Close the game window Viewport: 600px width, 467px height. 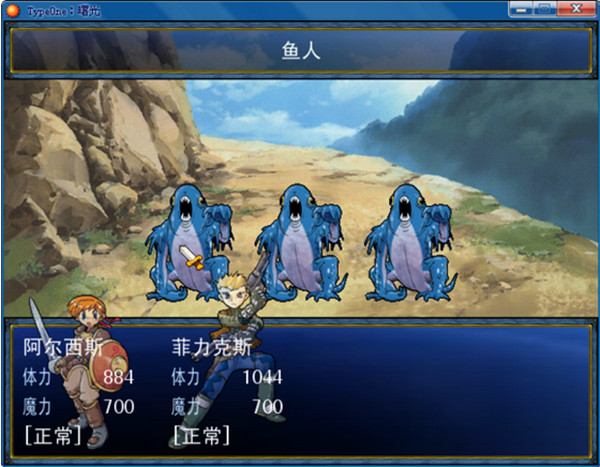574,9
